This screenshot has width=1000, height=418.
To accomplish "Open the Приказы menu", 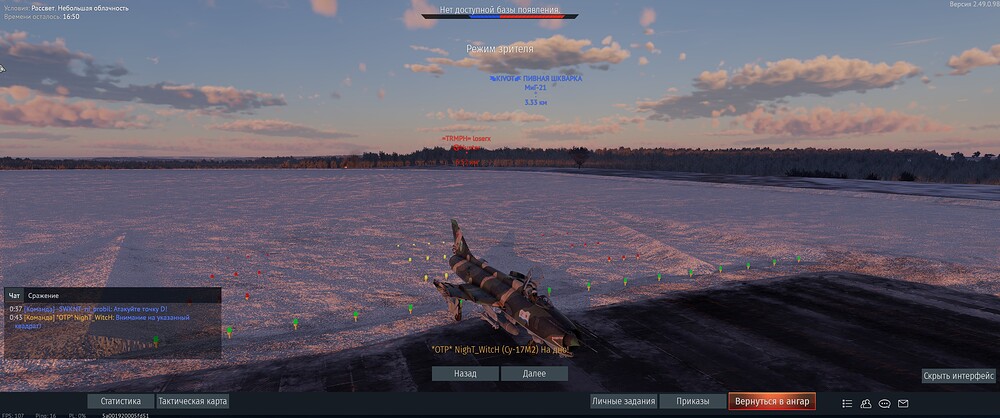I will (692, 401).
